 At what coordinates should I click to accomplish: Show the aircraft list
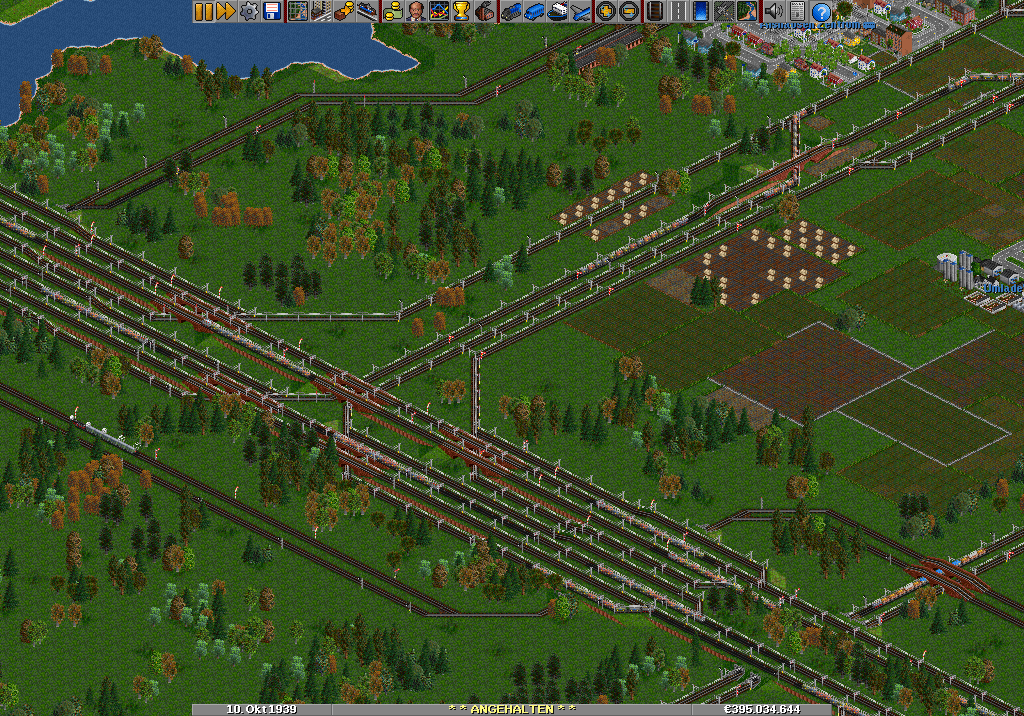point(581,11)
